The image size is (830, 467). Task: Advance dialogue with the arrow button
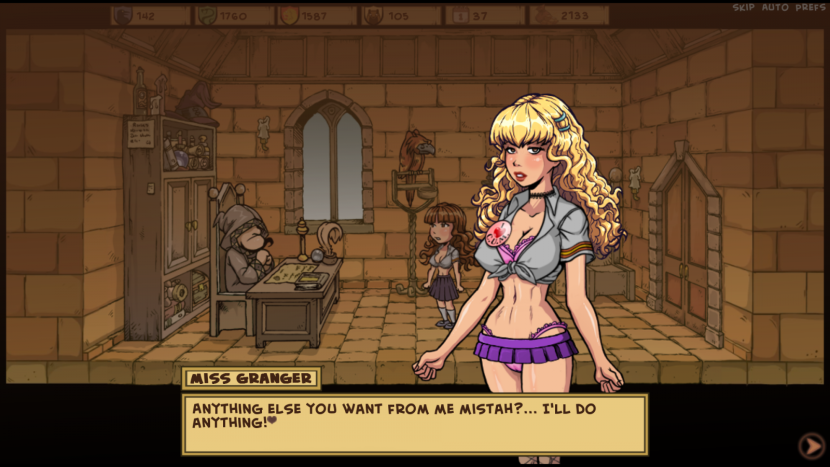click(x=810, y=445)
